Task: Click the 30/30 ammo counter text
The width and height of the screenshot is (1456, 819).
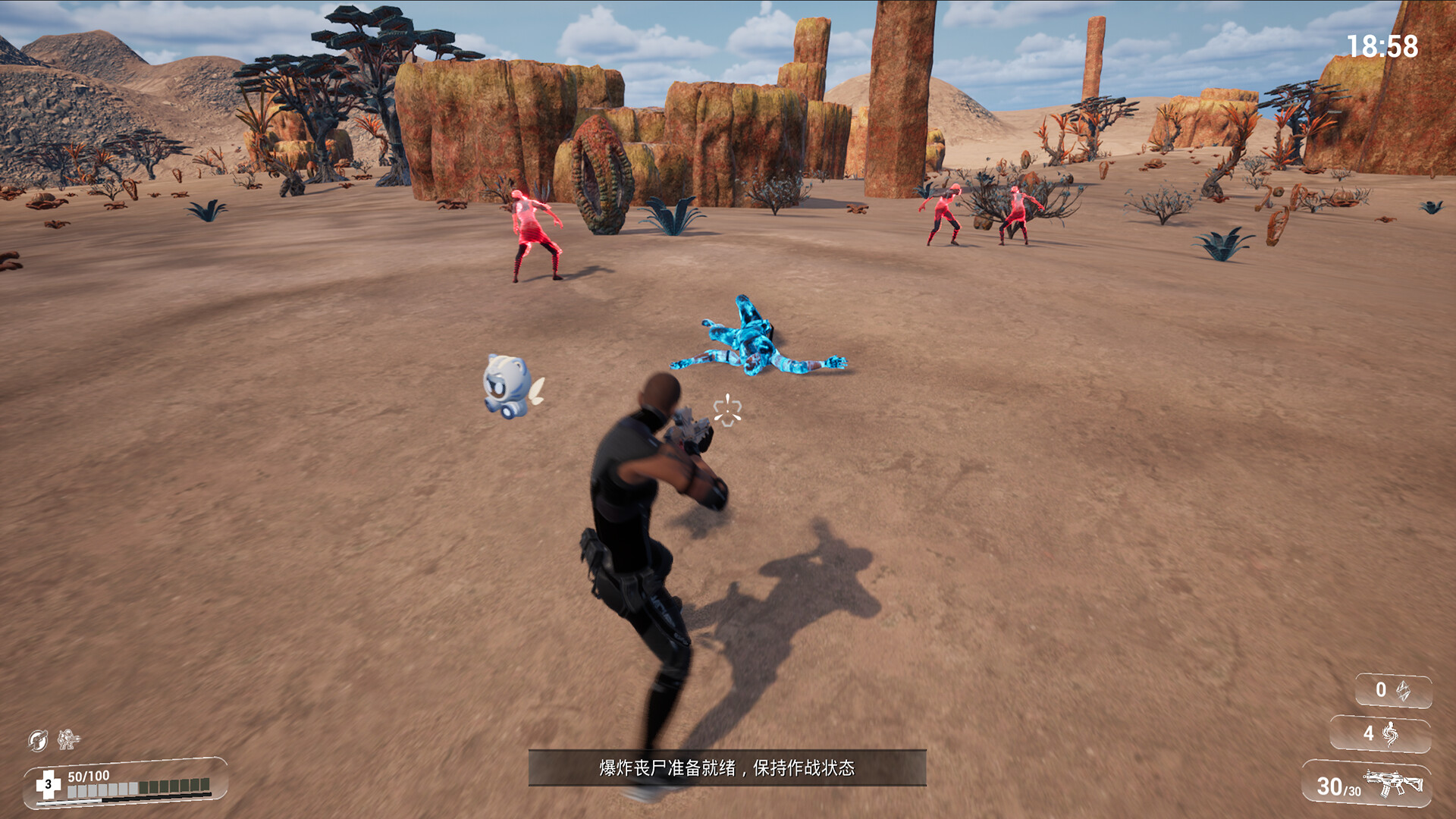Action: pyautogui.click(x=1338, y=786)
